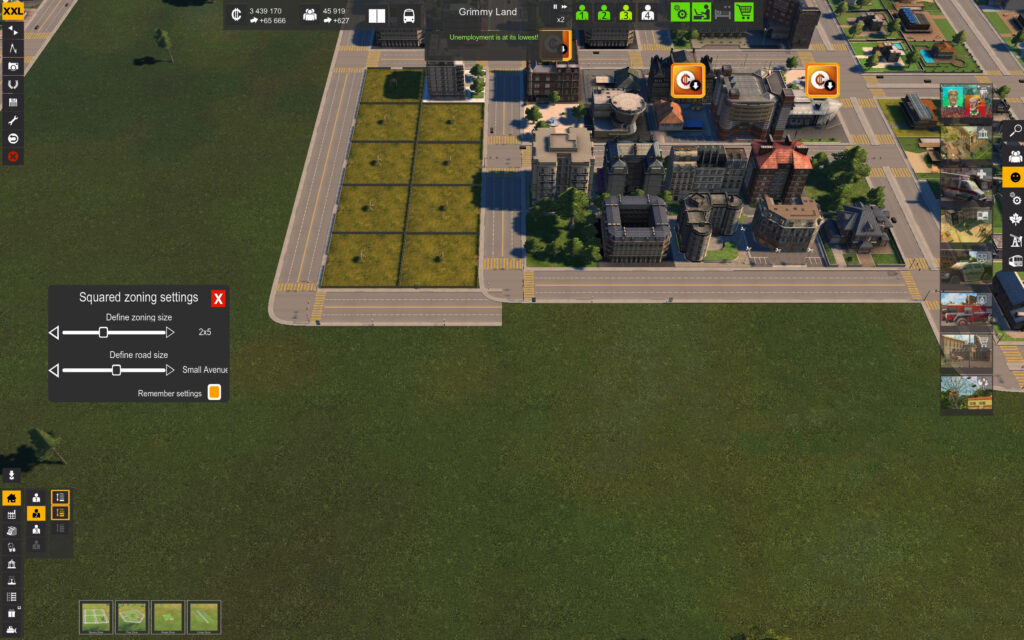The image size is (1024, 640).
Task: Open the XXL main menu button
Action: (12, 11)
